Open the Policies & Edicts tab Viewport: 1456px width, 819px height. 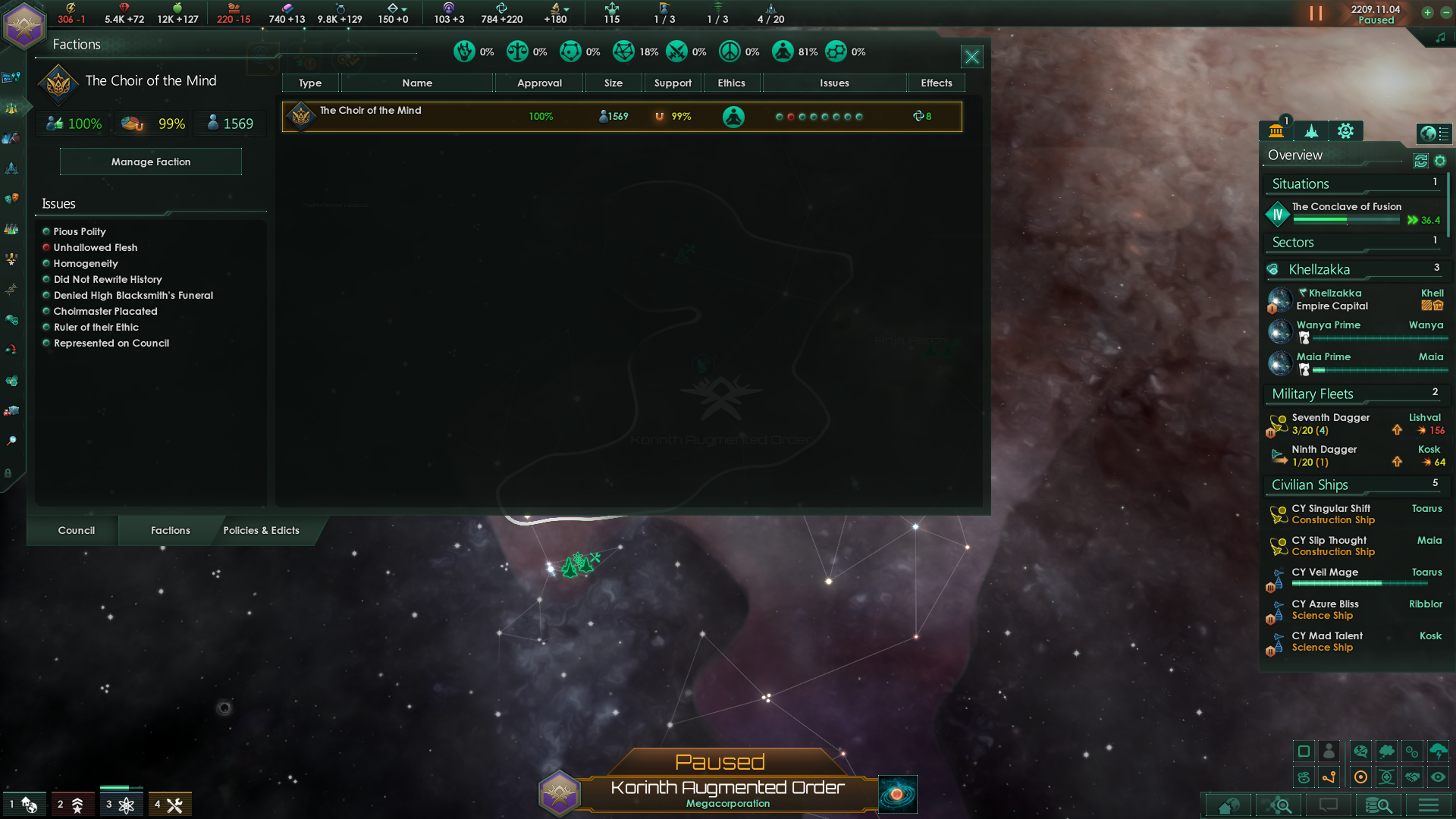coord(262,530)
